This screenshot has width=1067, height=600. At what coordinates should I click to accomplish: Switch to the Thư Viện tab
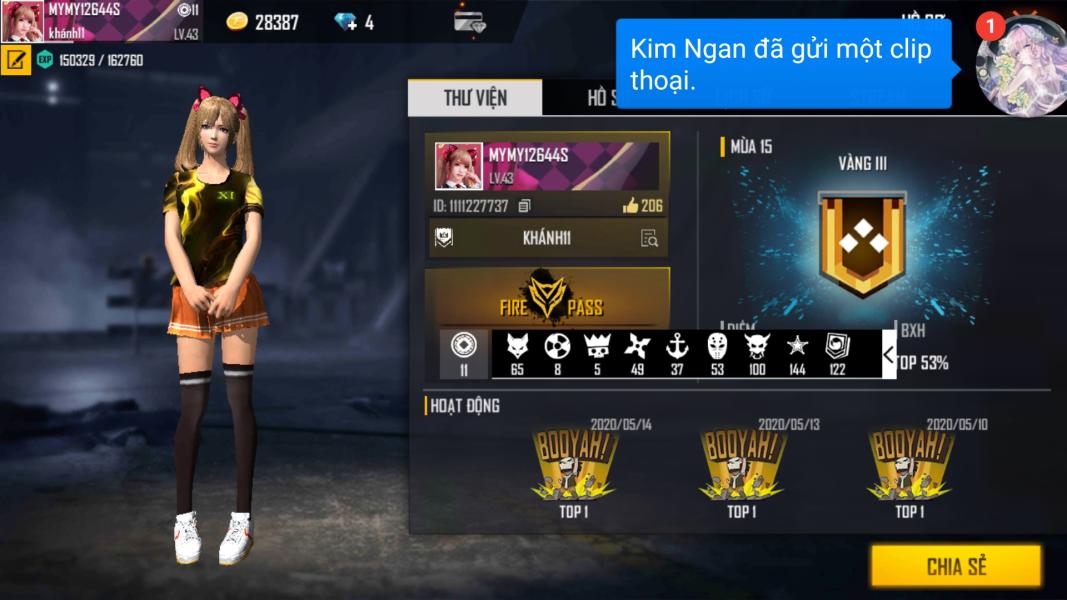point(475,98)
